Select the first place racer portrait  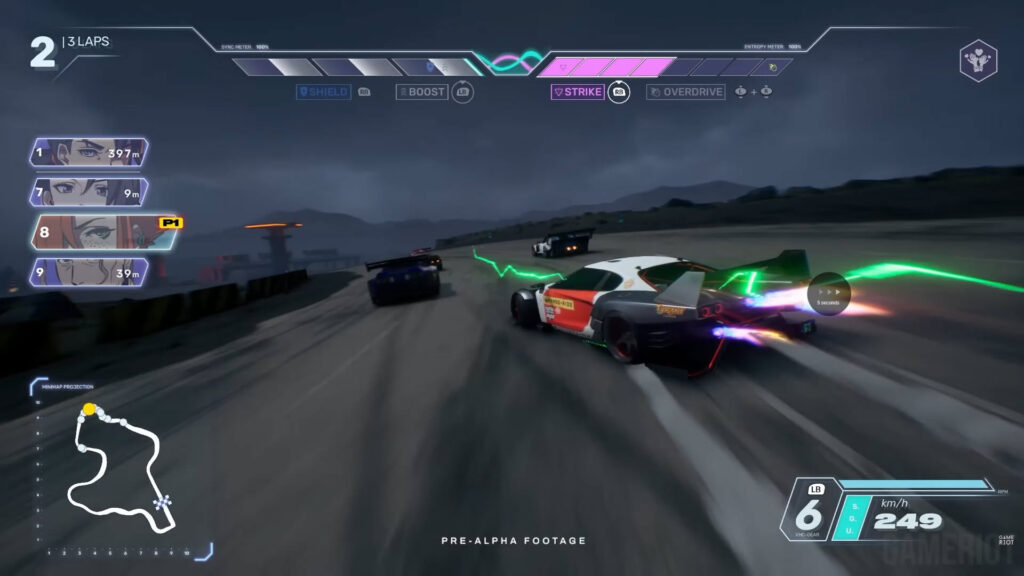[89, 153]
